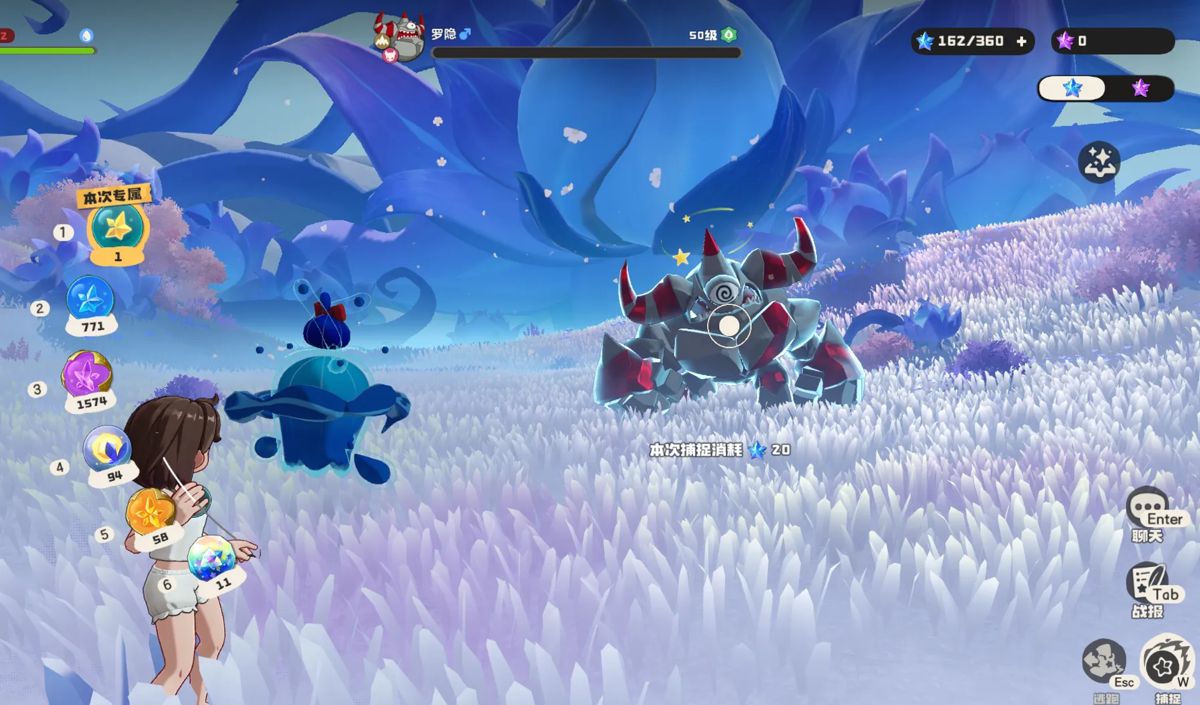Open the battle report (战报)

[1147, 583]
